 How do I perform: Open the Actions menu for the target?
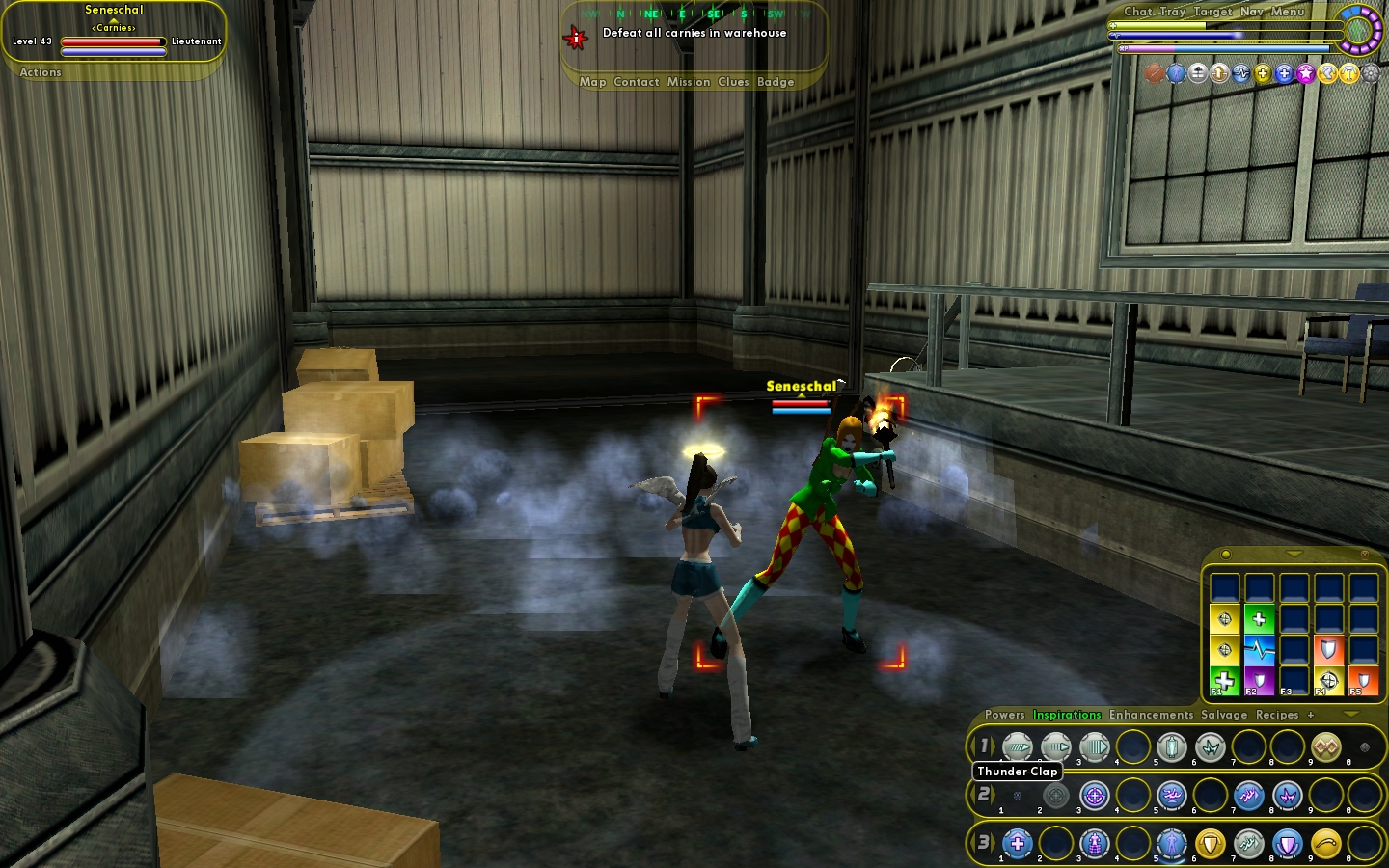tap(41, 72)
